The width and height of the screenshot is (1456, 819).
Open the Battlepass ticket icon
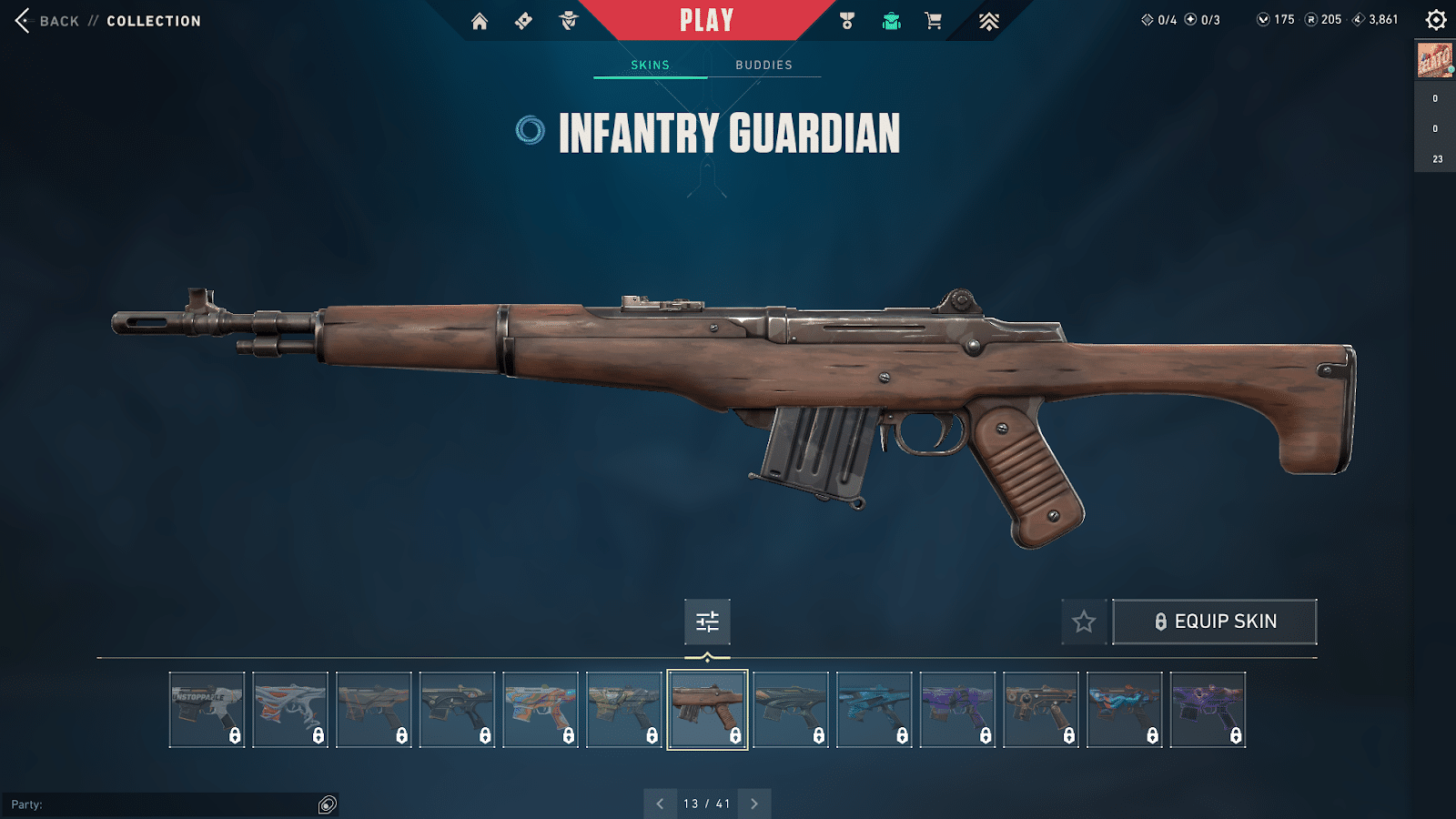pyautogui.click(x=523, y=20)
